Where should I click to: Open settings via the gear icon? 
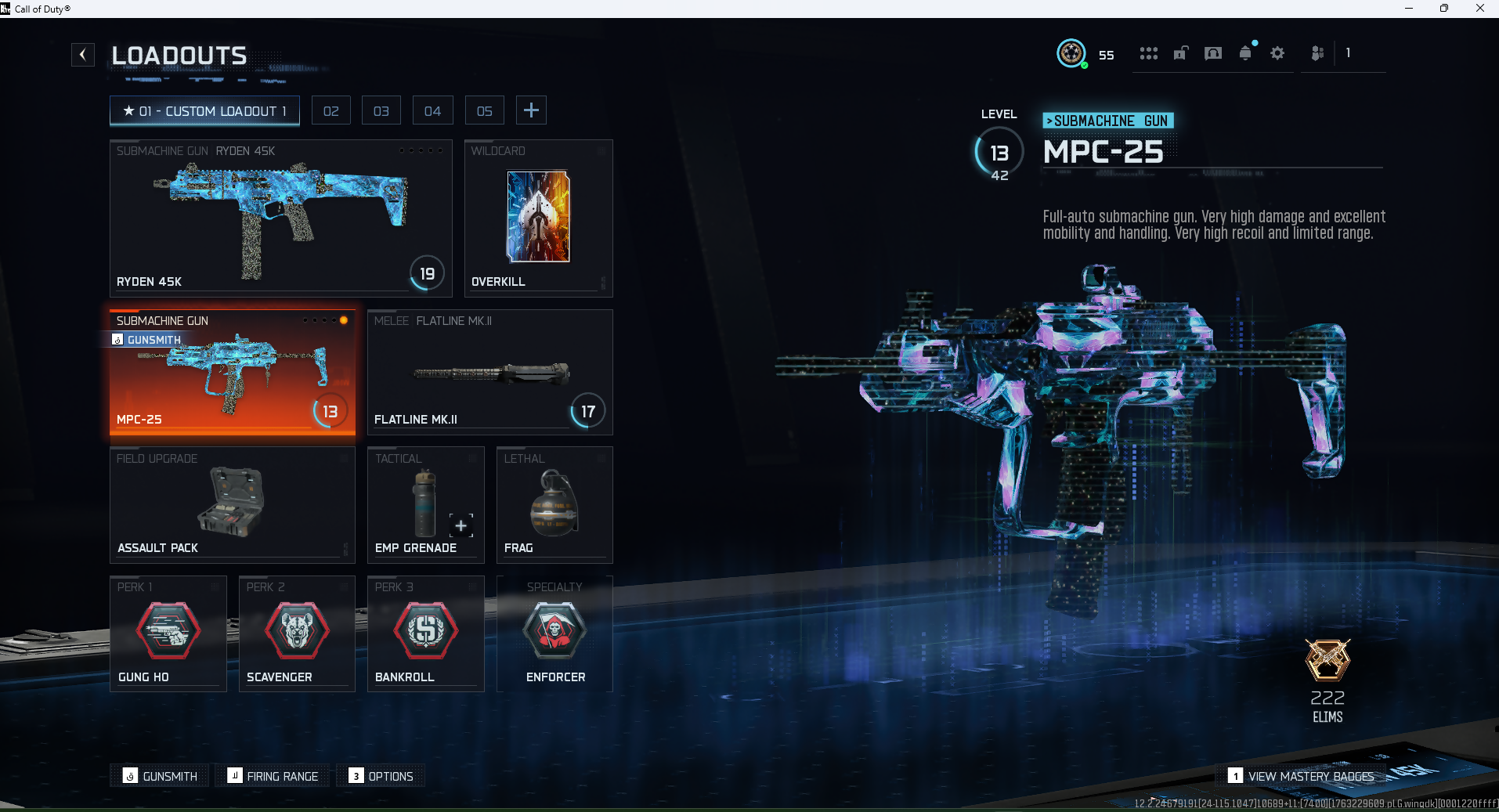1277,53
